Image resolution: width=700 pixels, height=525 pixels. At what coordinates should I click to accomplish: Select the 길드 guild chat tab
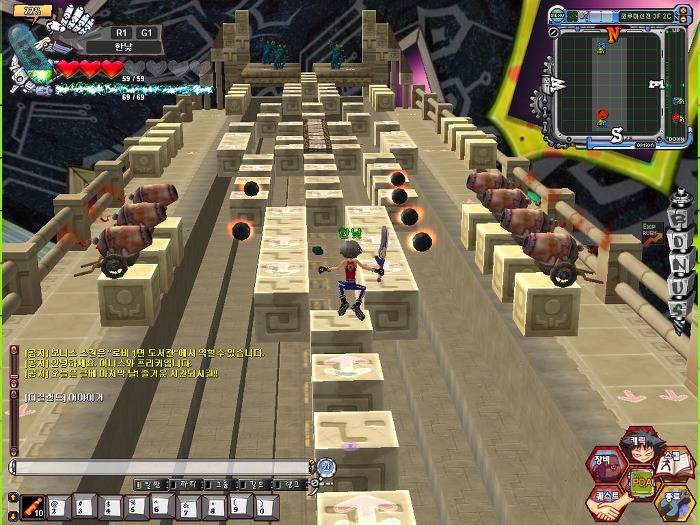(255, 485)
